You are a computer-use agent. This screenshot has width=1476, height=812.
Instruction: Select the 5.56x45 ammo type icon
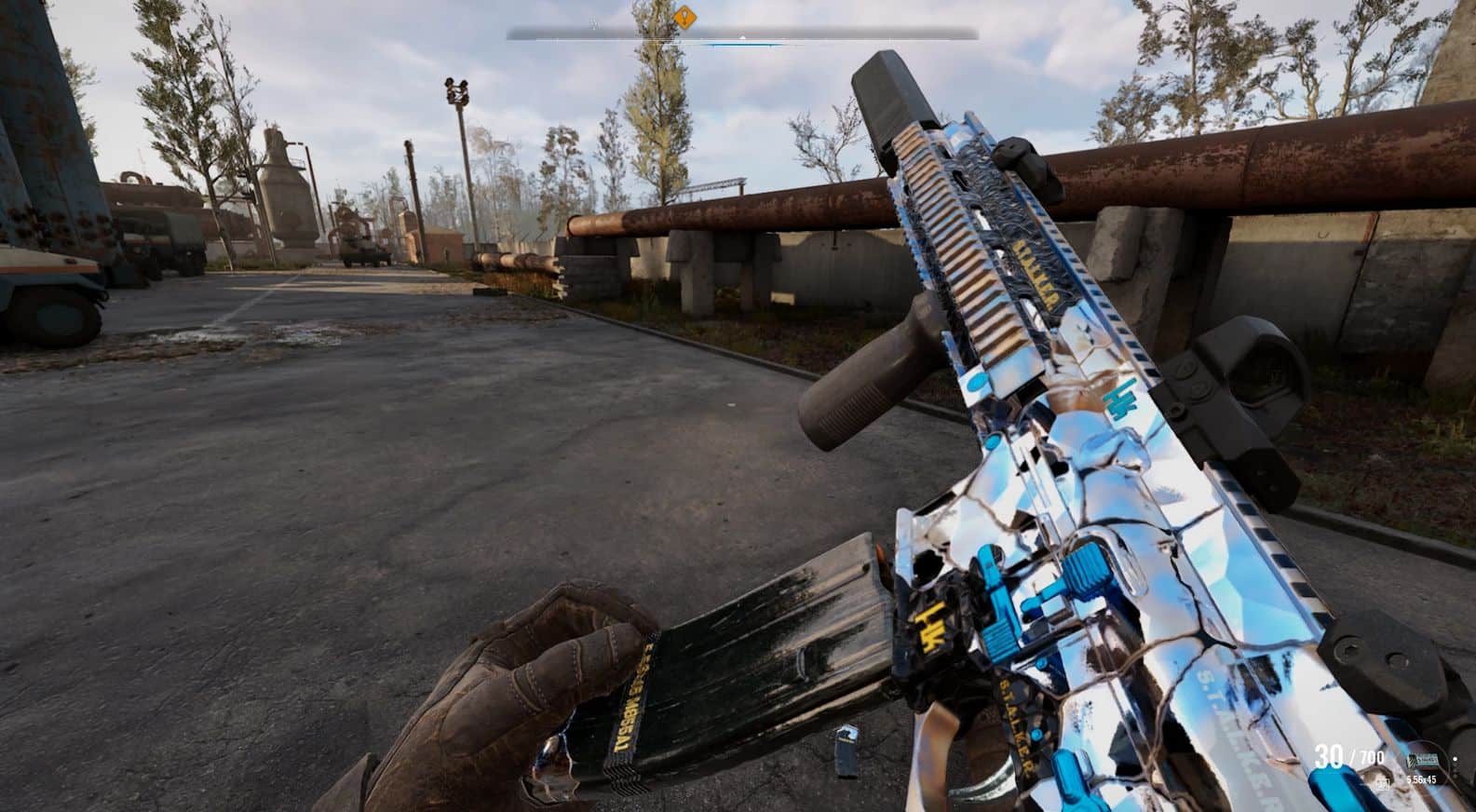coord(1422,761)
